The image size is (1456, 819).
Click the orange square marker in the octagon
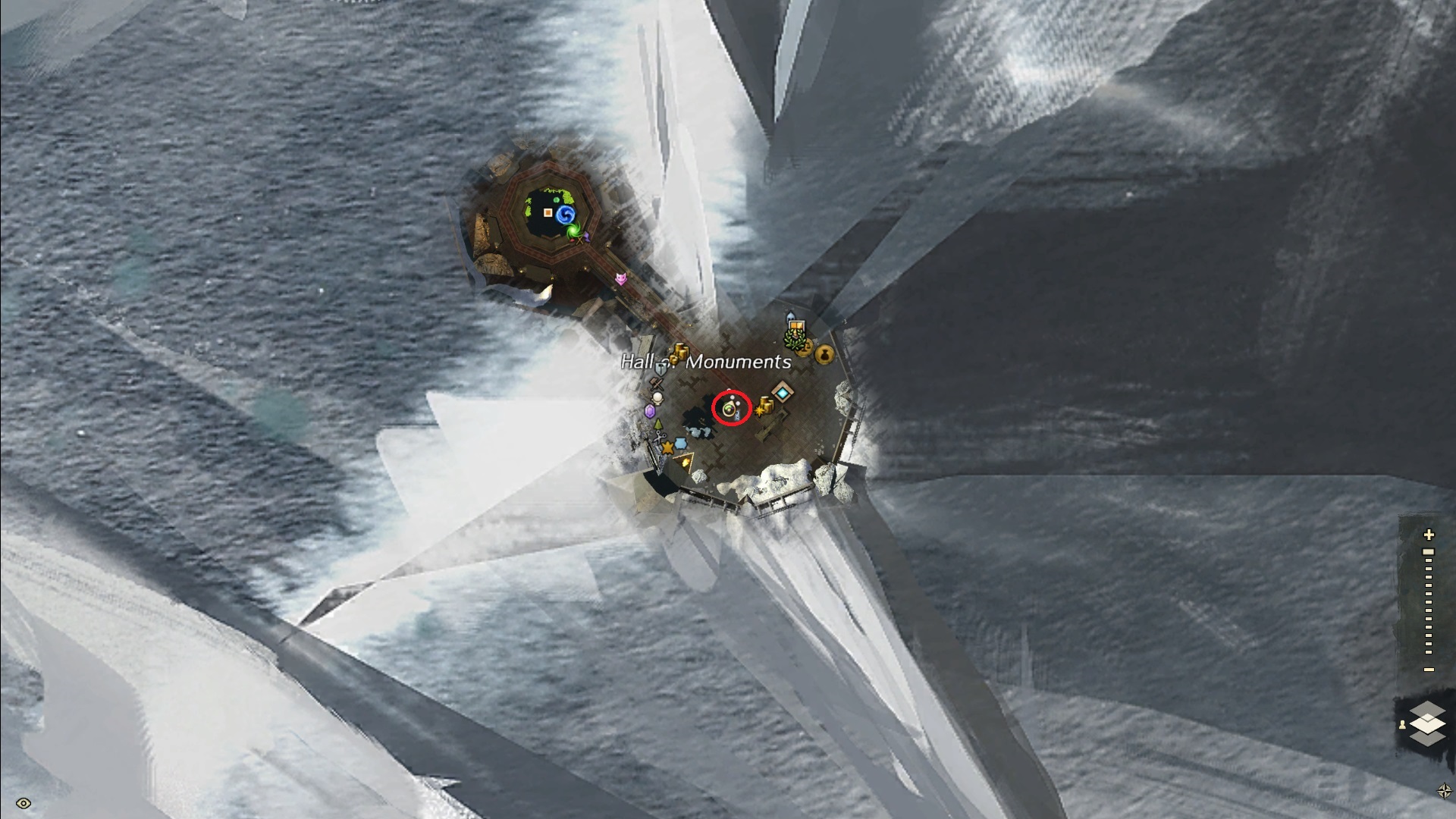(x=548, y=213)
